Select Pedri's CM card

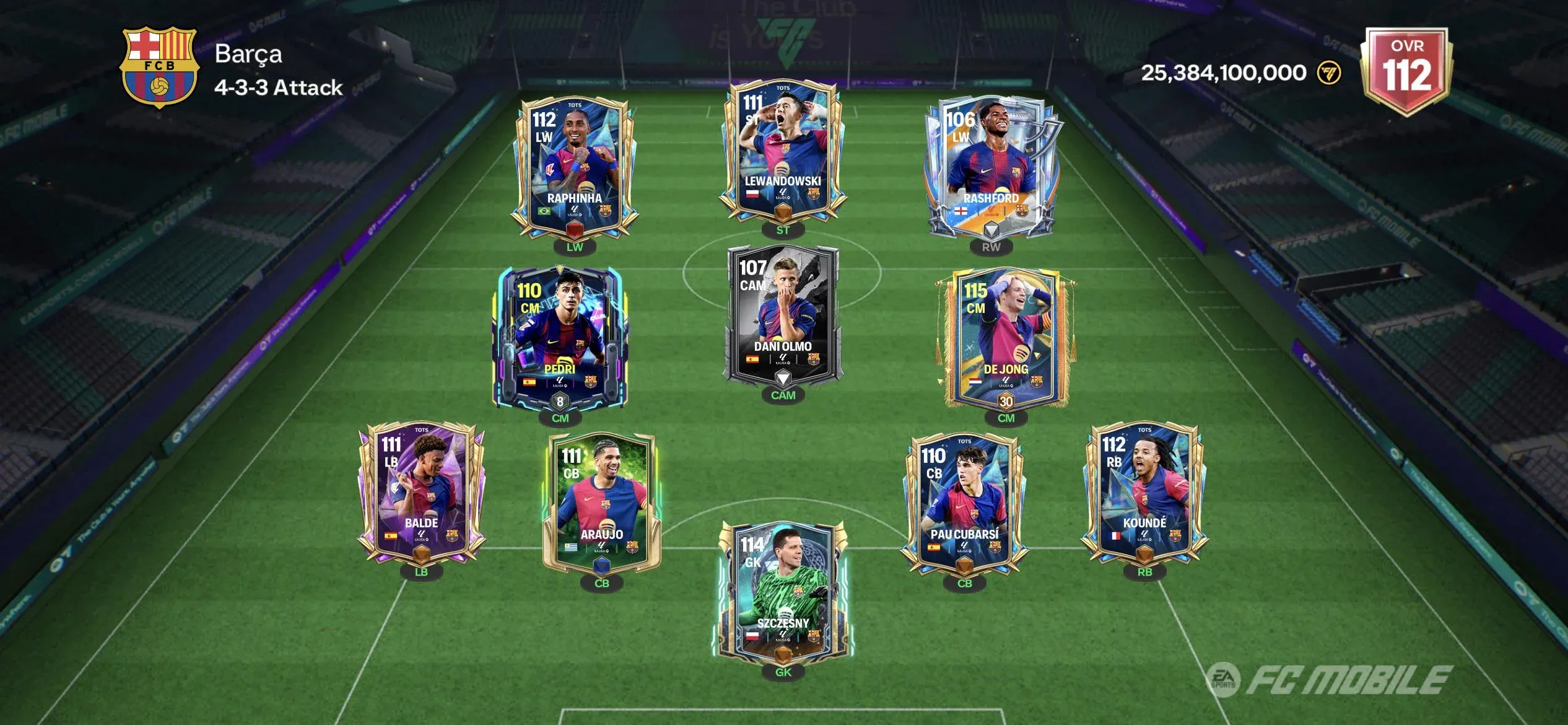tap(560, 338)
